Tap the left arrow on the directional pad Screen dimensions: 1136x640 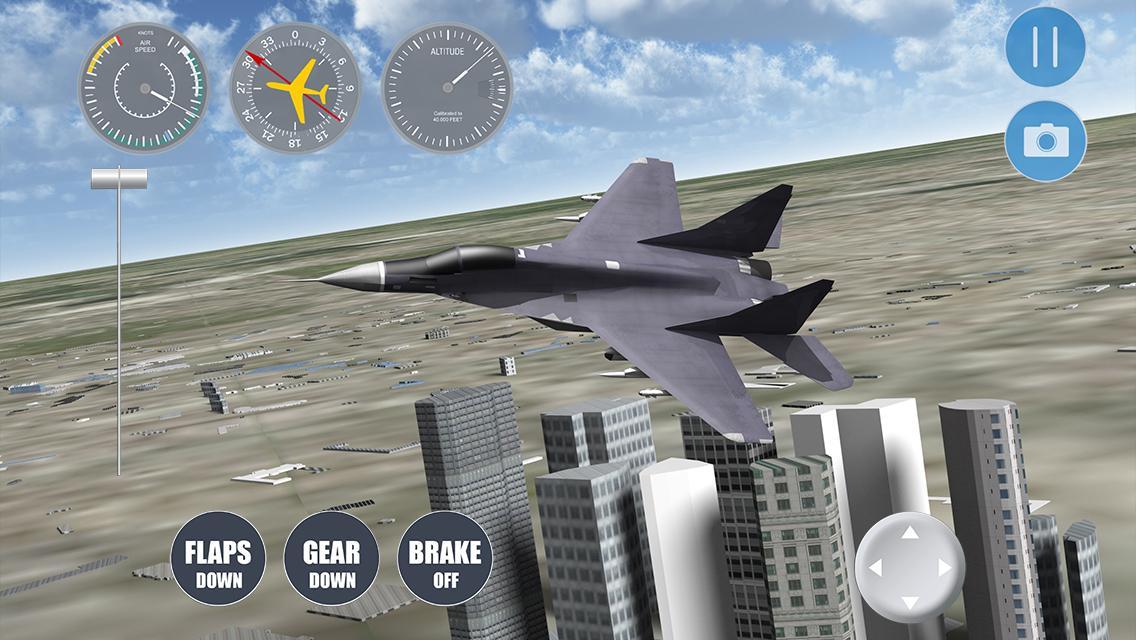click(x=875, y=568)
